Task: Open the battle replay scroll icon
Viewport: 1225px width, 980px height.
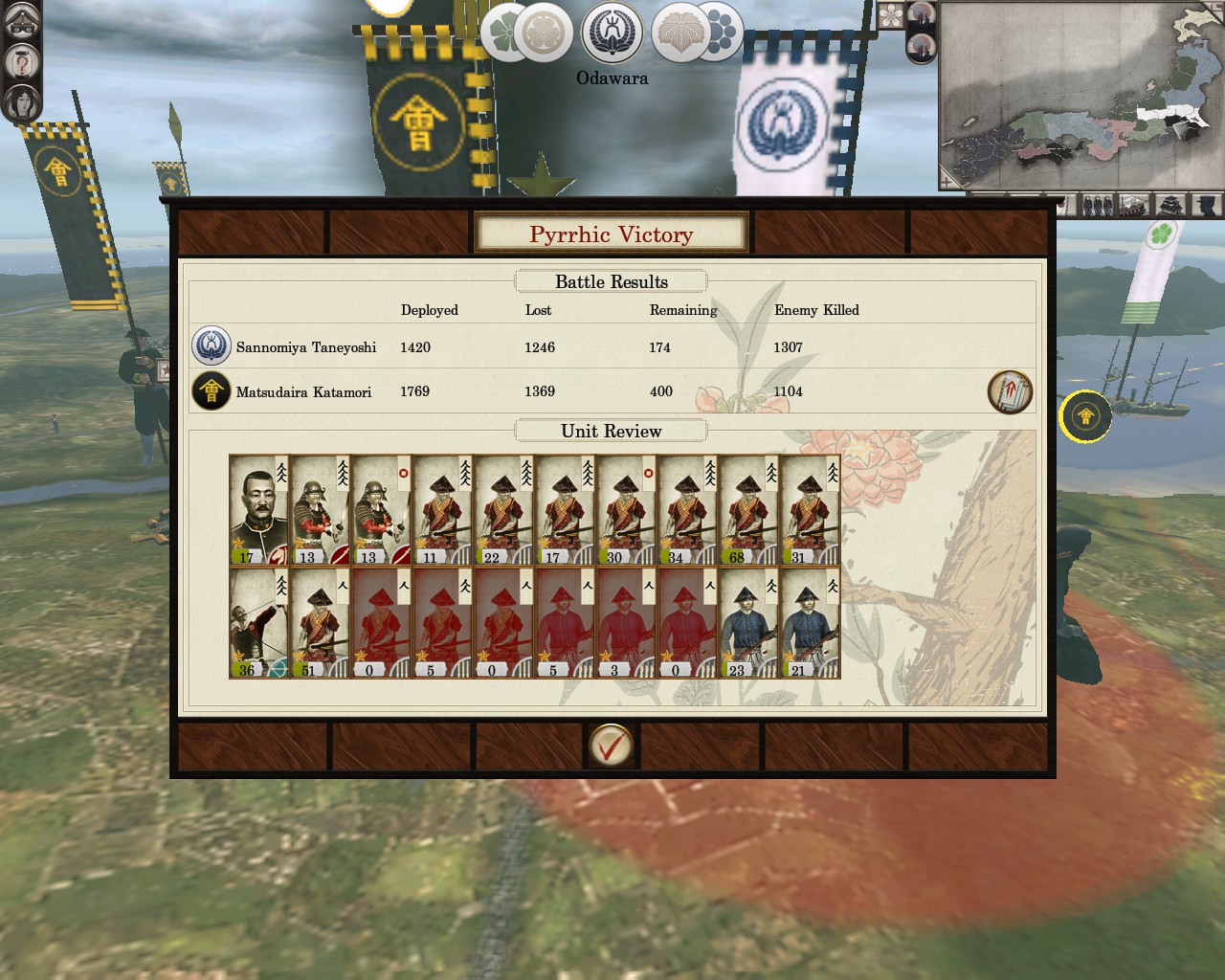Action: pos(1010,392)
